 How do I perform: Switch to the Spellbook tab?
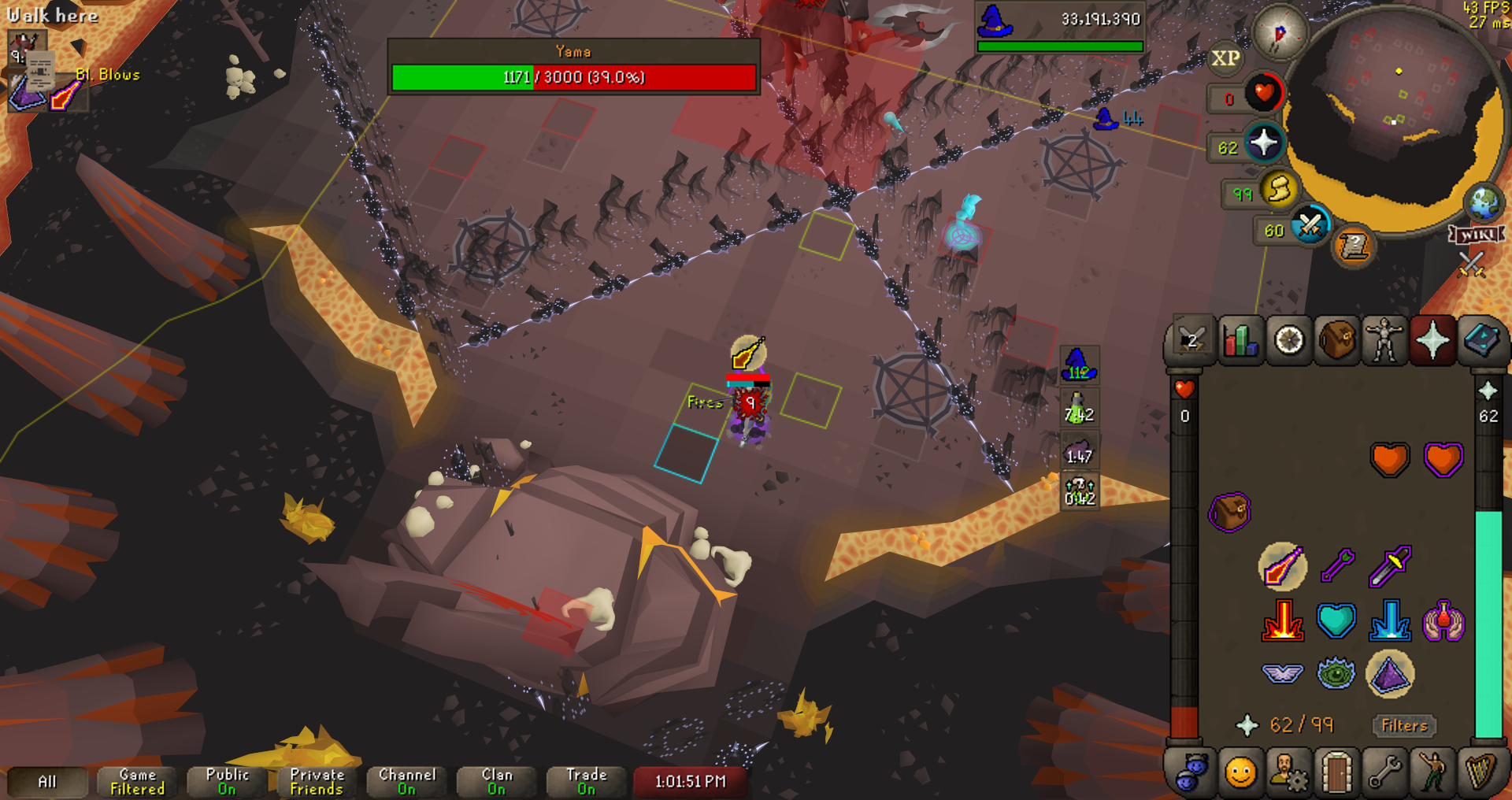click(x=1481, y=341)
